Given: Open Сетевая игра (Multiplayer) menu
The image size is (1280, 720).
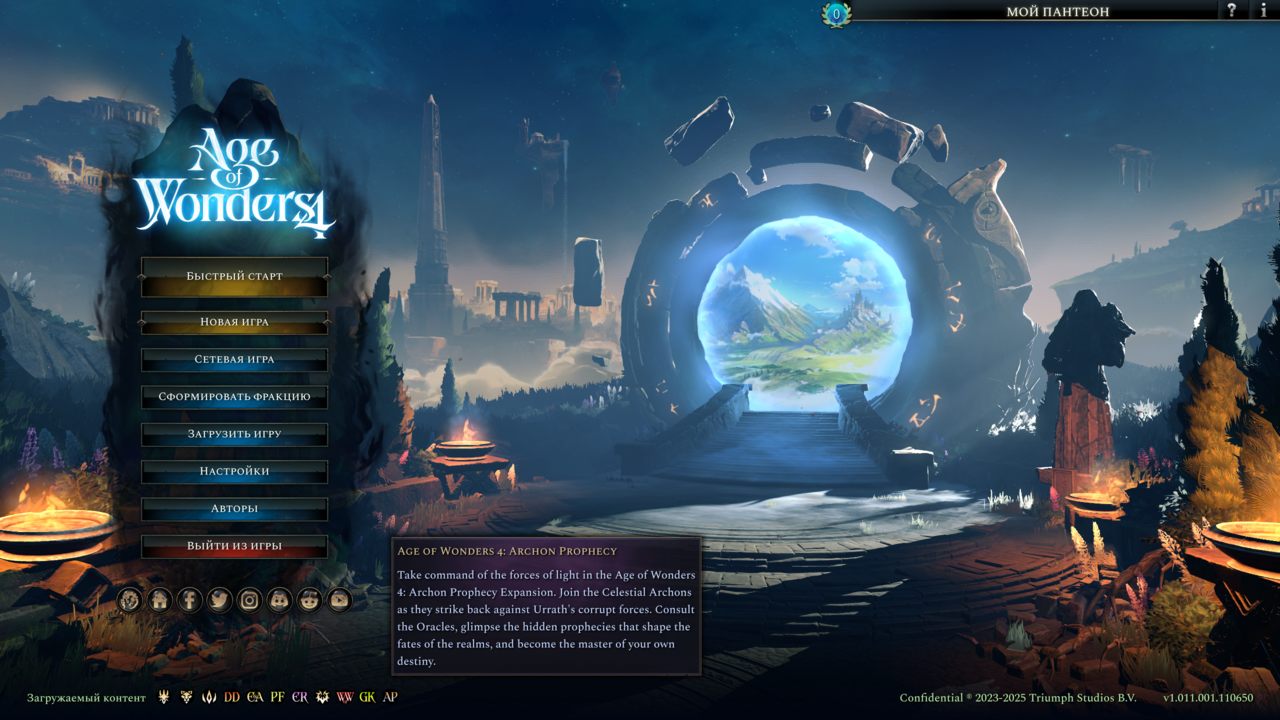Looking at the screenshot, I should tap(234, 359).
